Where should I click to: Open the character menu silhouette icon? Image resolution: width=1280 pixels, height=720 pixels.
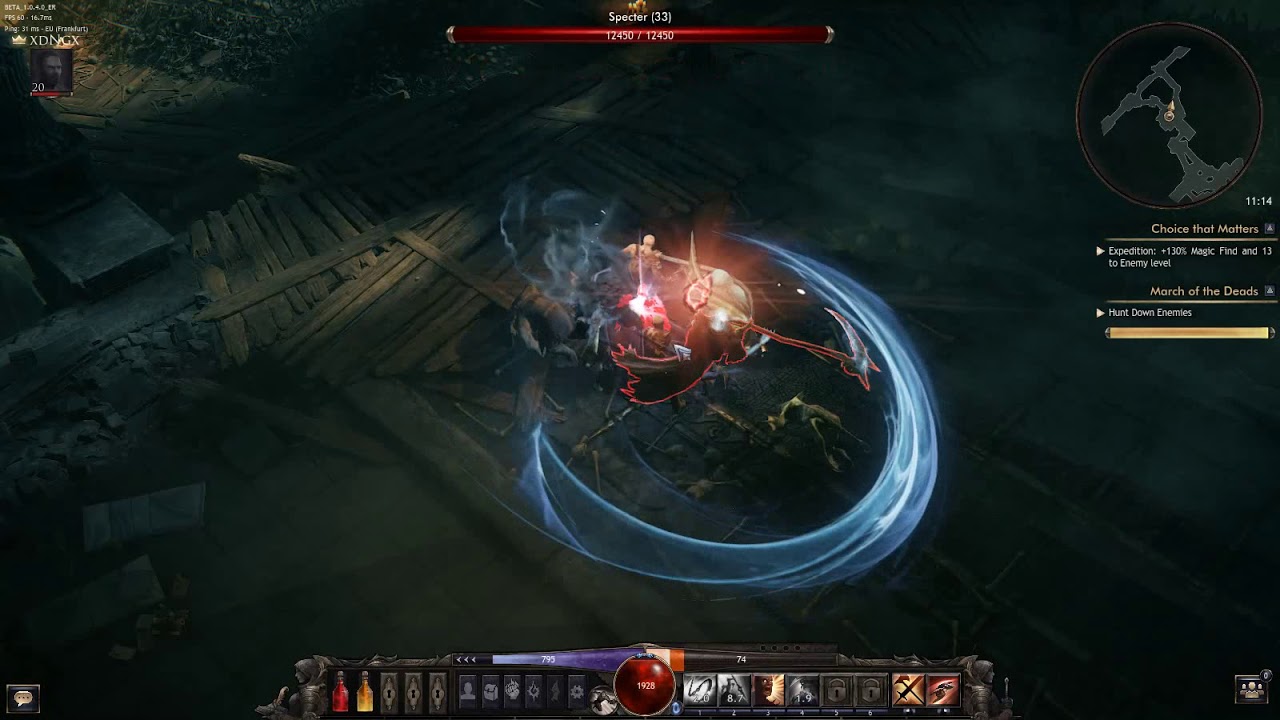467,690
